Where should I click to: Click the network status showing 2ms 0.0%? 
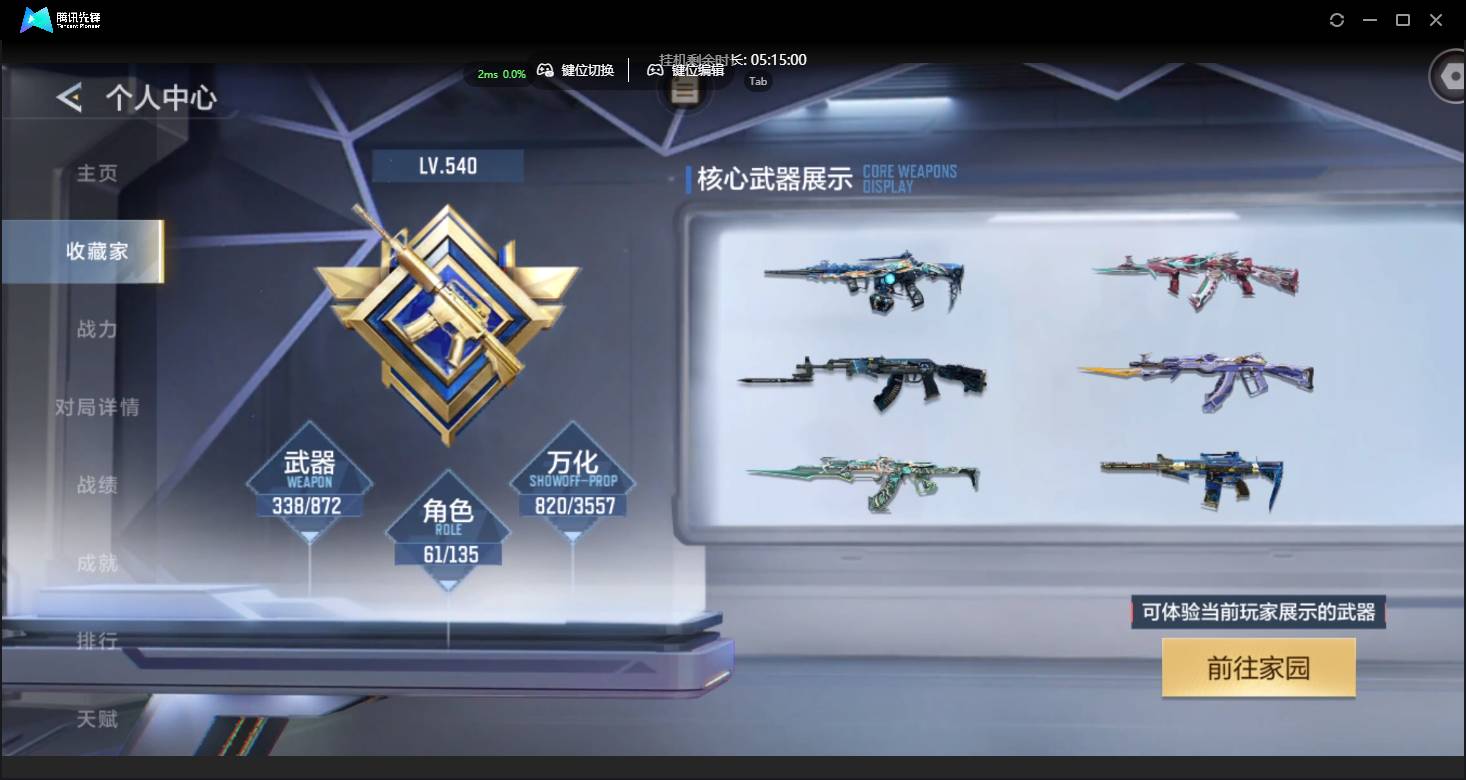click(x=499, y=74)
